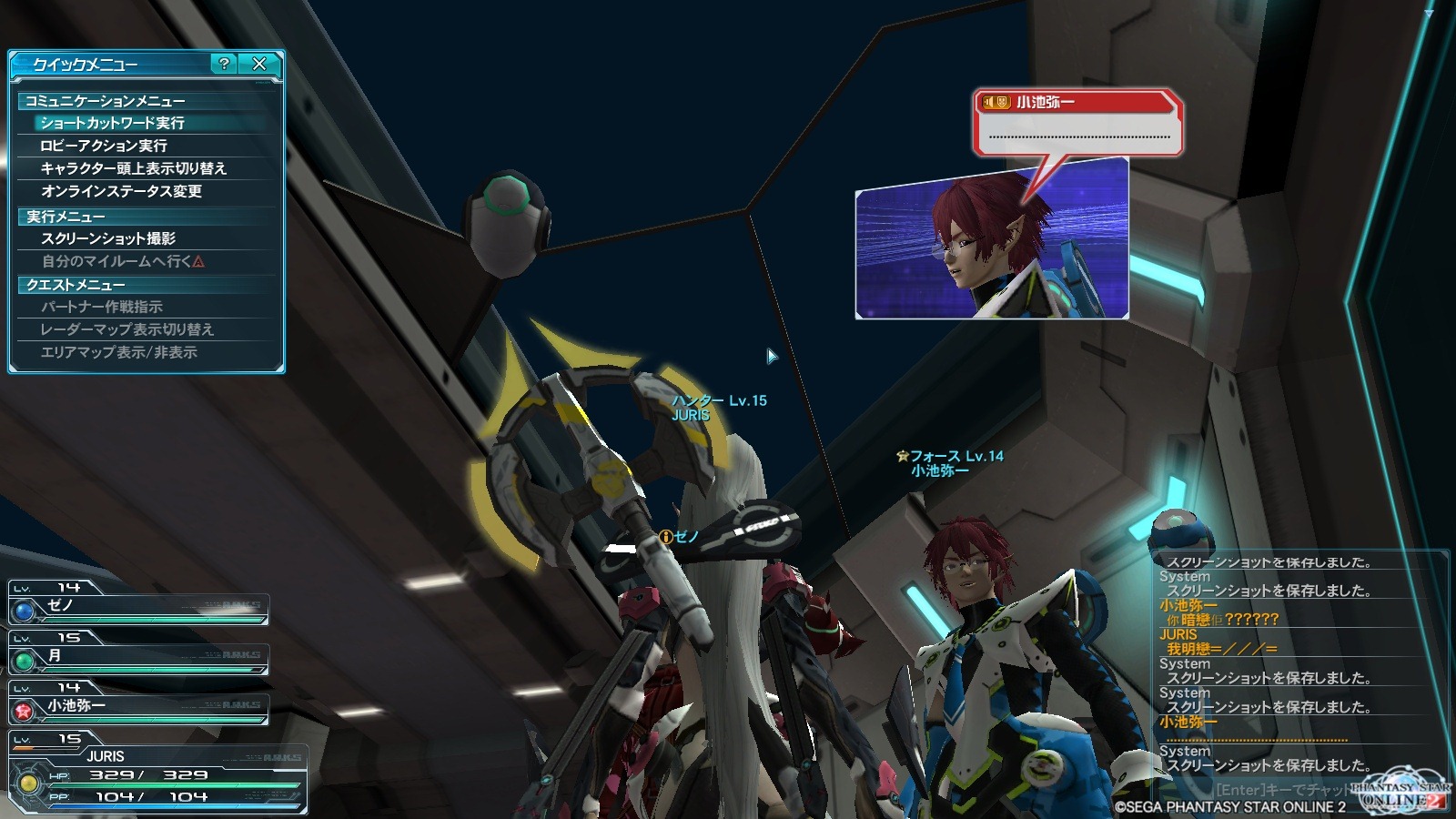
Task: Select ショートカットワード実行 in the quick menu
Action: (x=112, y=123)
